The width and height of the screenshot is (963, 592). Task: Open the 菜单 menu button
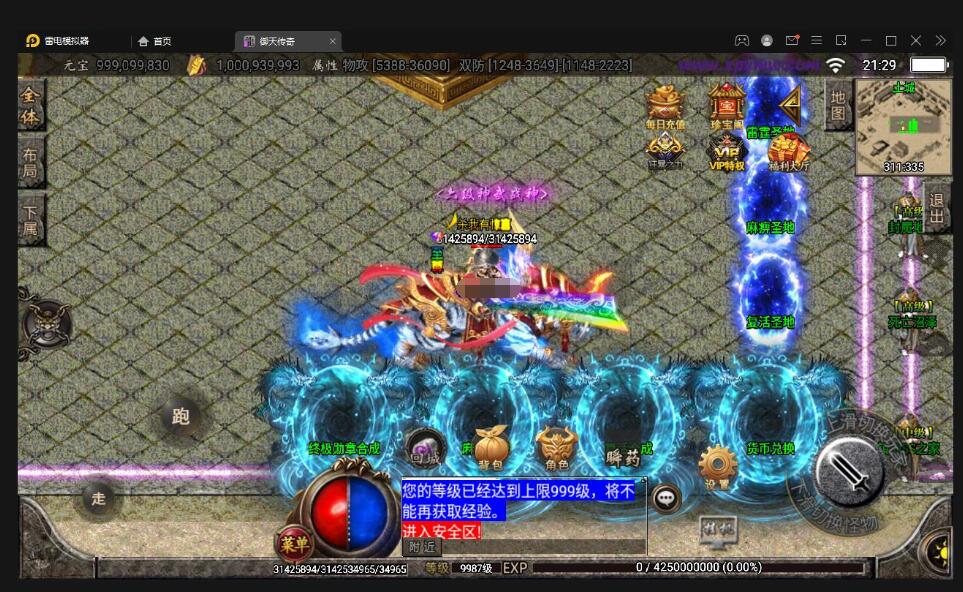tap(295, 544)
